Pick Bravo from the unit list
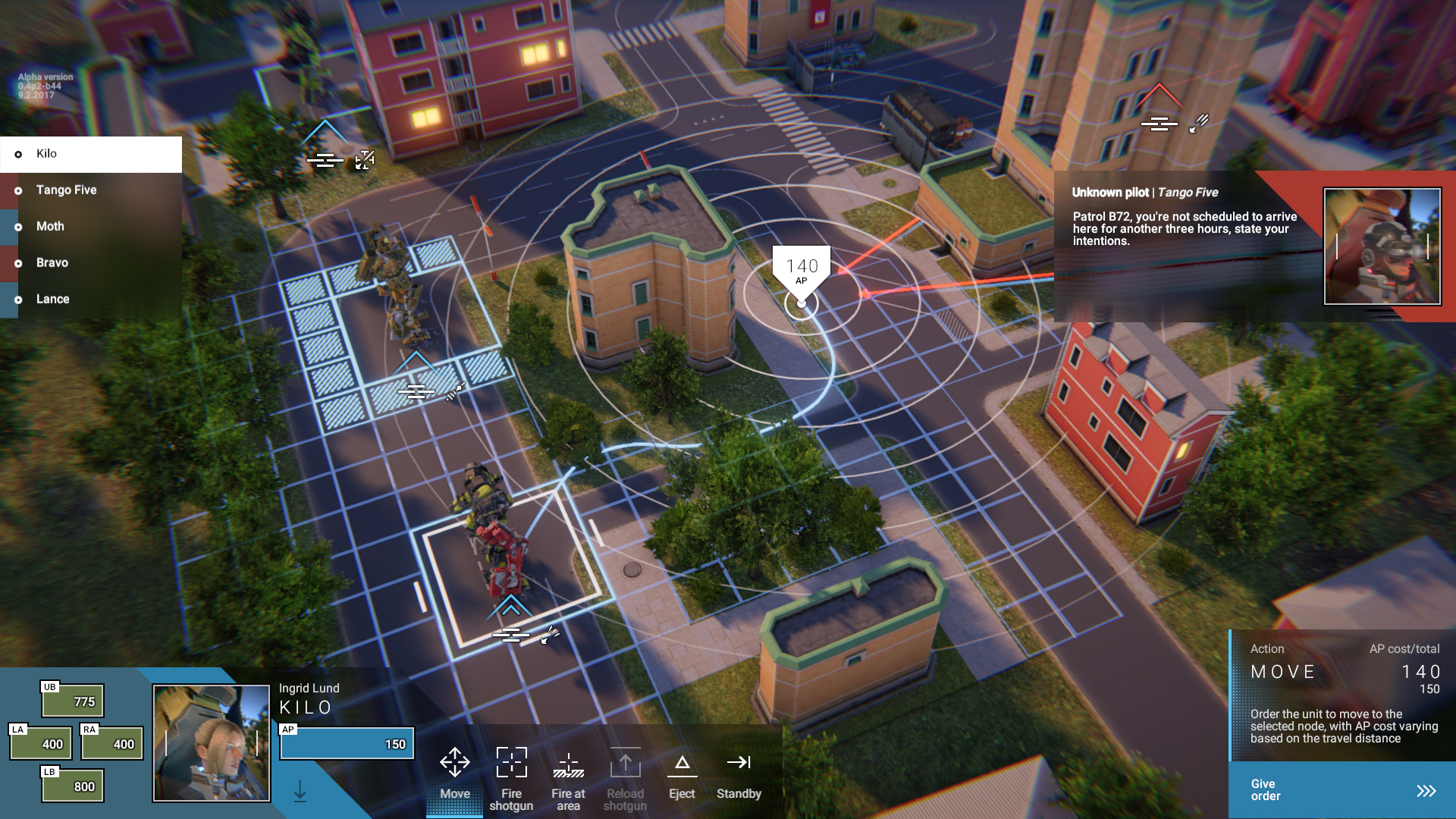 click(x=90, y=263)
